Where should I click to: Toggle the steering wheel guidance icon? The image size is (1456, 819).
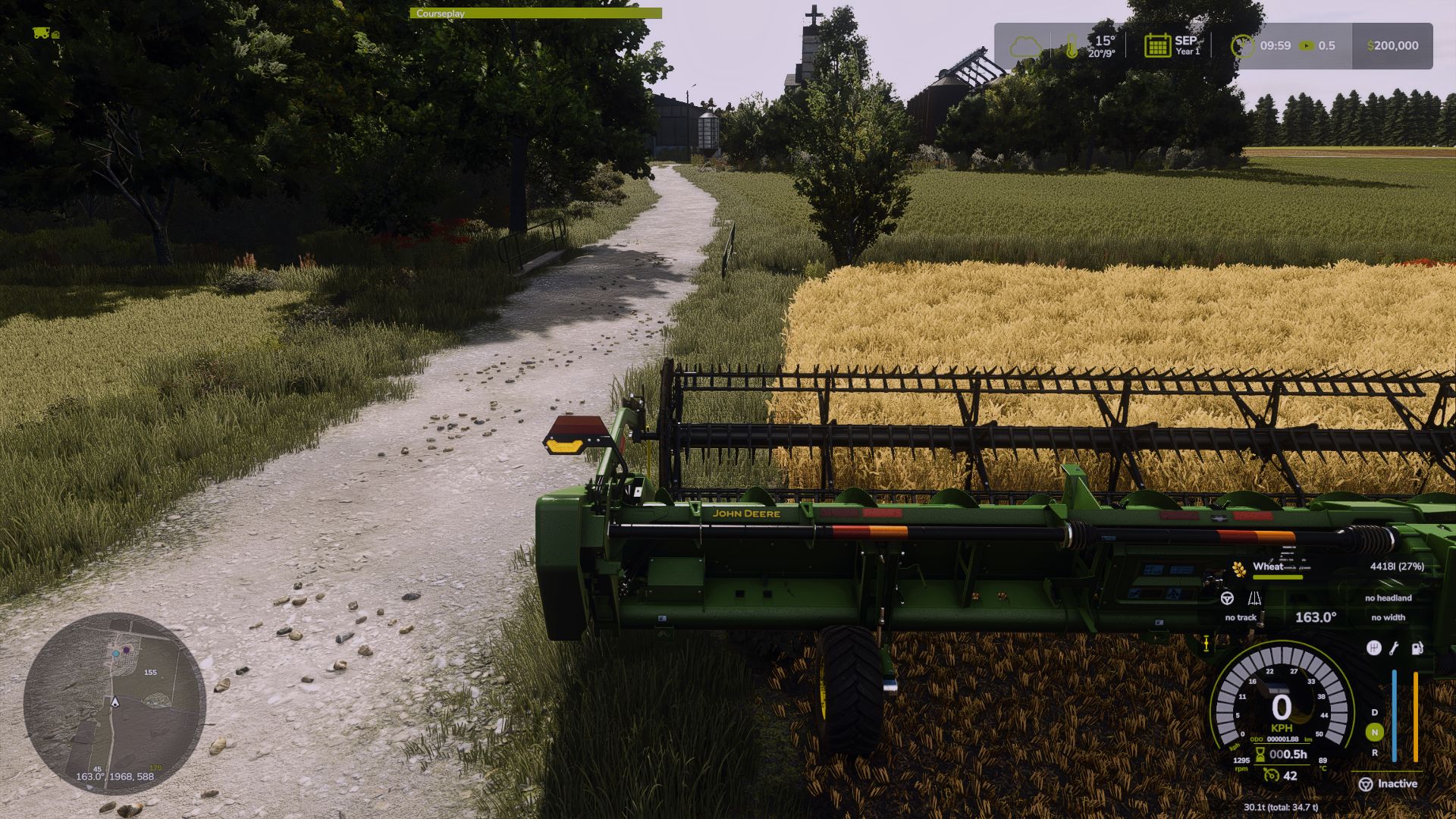[x=1226, y=598]
